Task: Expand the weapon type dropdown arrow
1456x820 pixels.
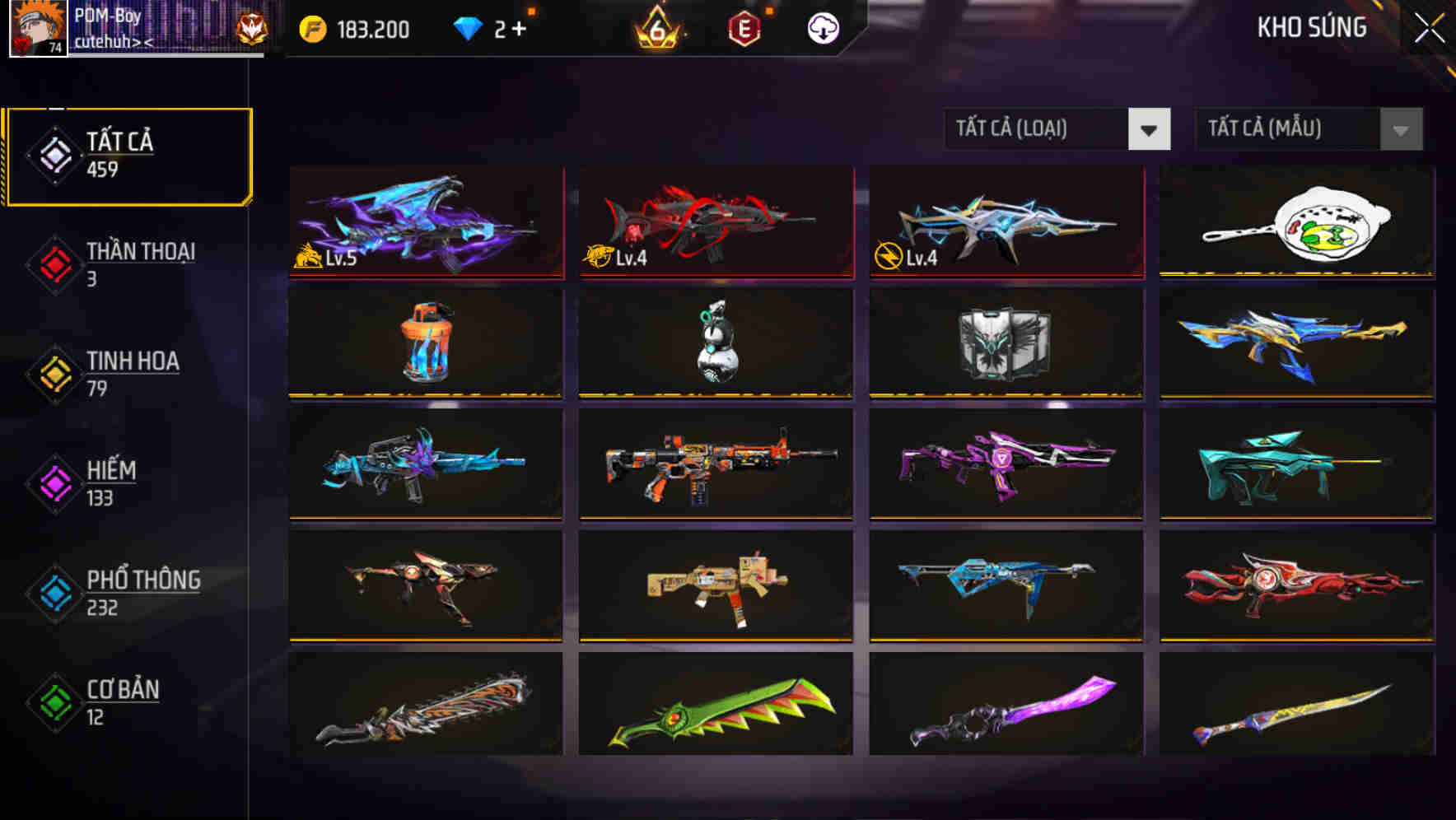Action: 1150,129
